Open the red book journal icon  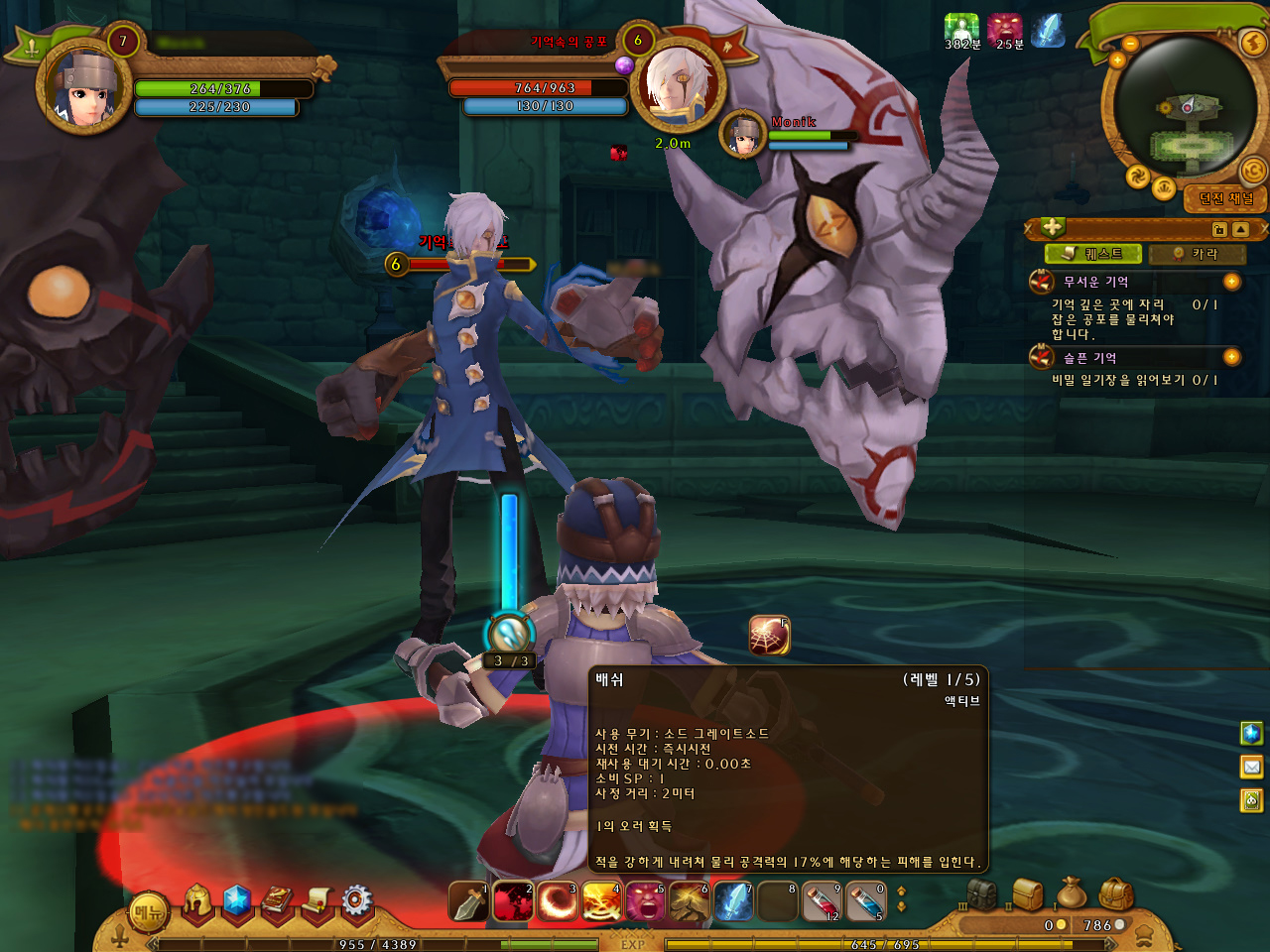click(x=278, y=900)
